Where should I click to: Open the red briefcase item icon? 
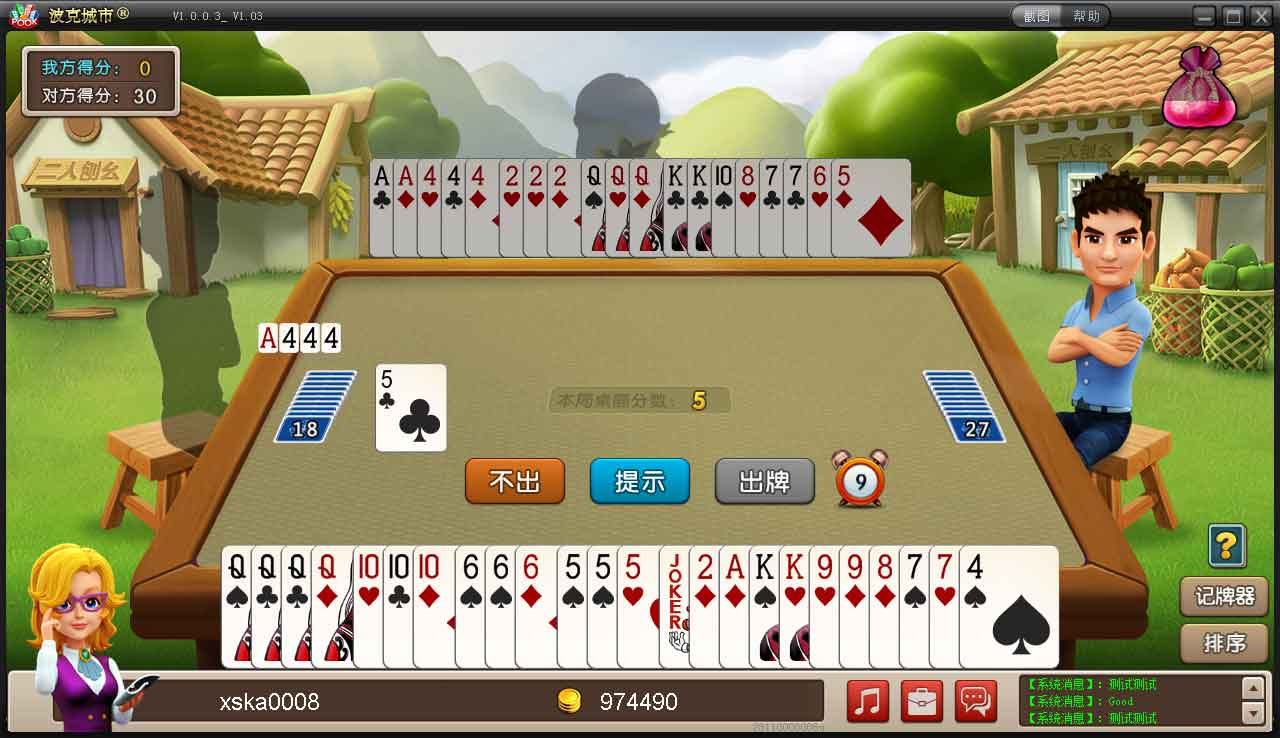coord(922,701)
